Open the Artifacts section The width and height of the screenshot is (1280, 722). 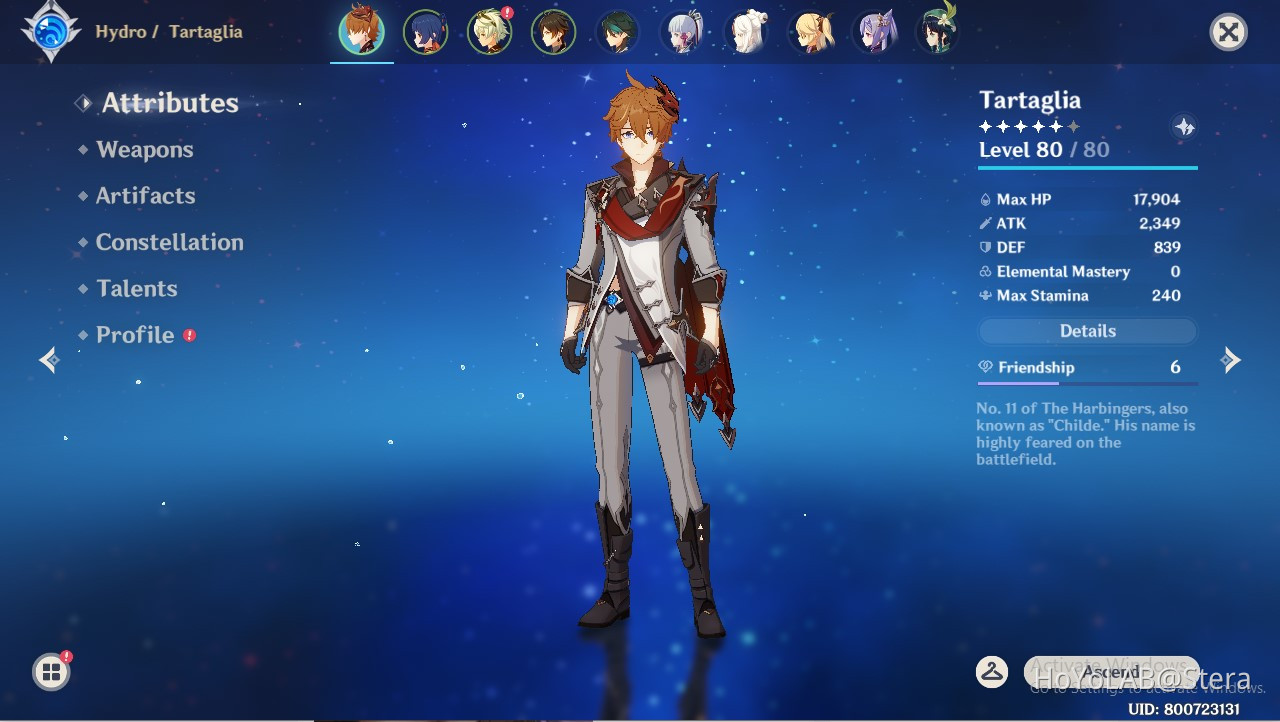[145, 196]
